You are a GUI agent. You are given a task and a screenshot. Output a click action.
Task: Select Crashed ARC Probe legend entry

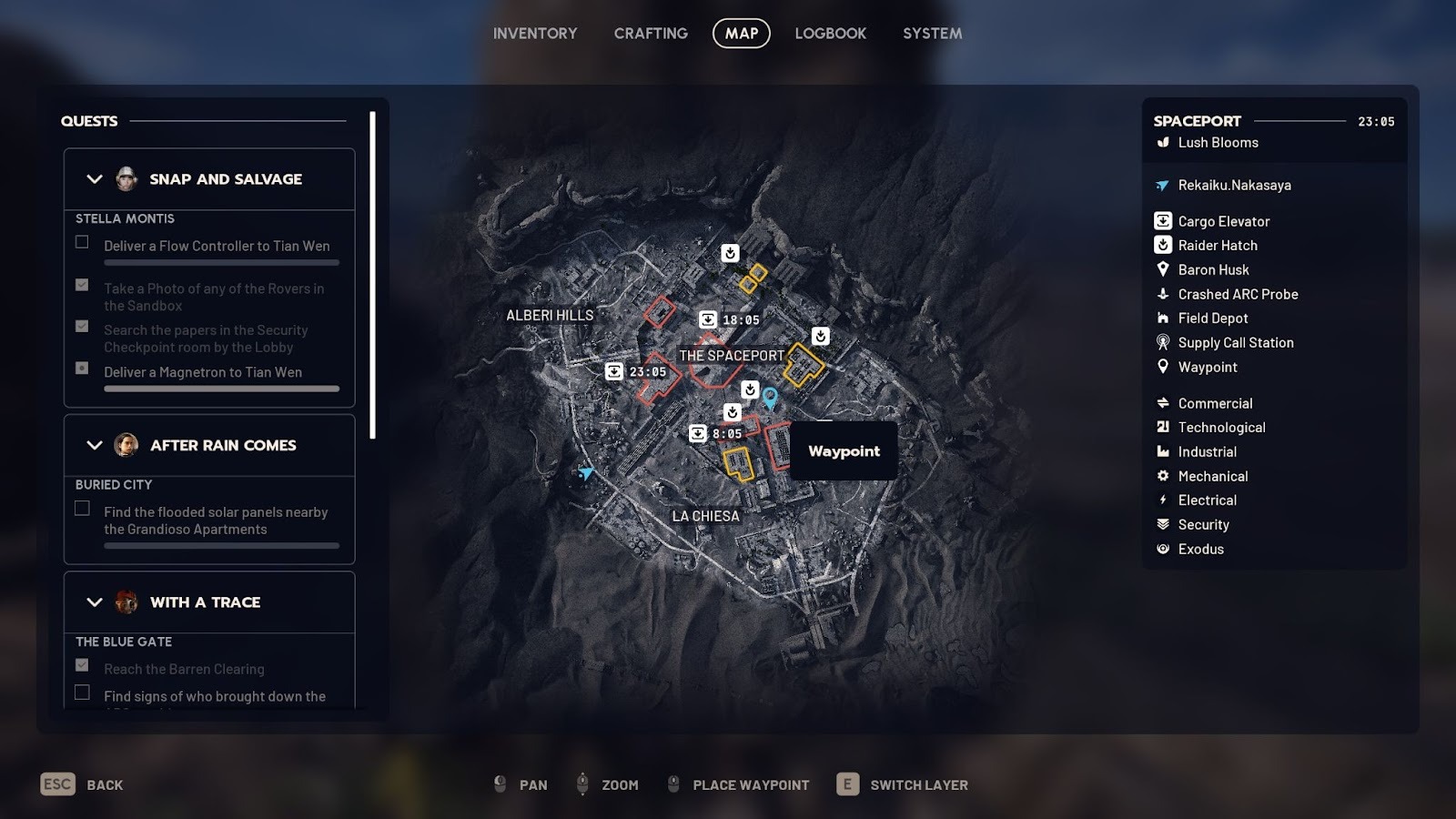coord(1237,294)
